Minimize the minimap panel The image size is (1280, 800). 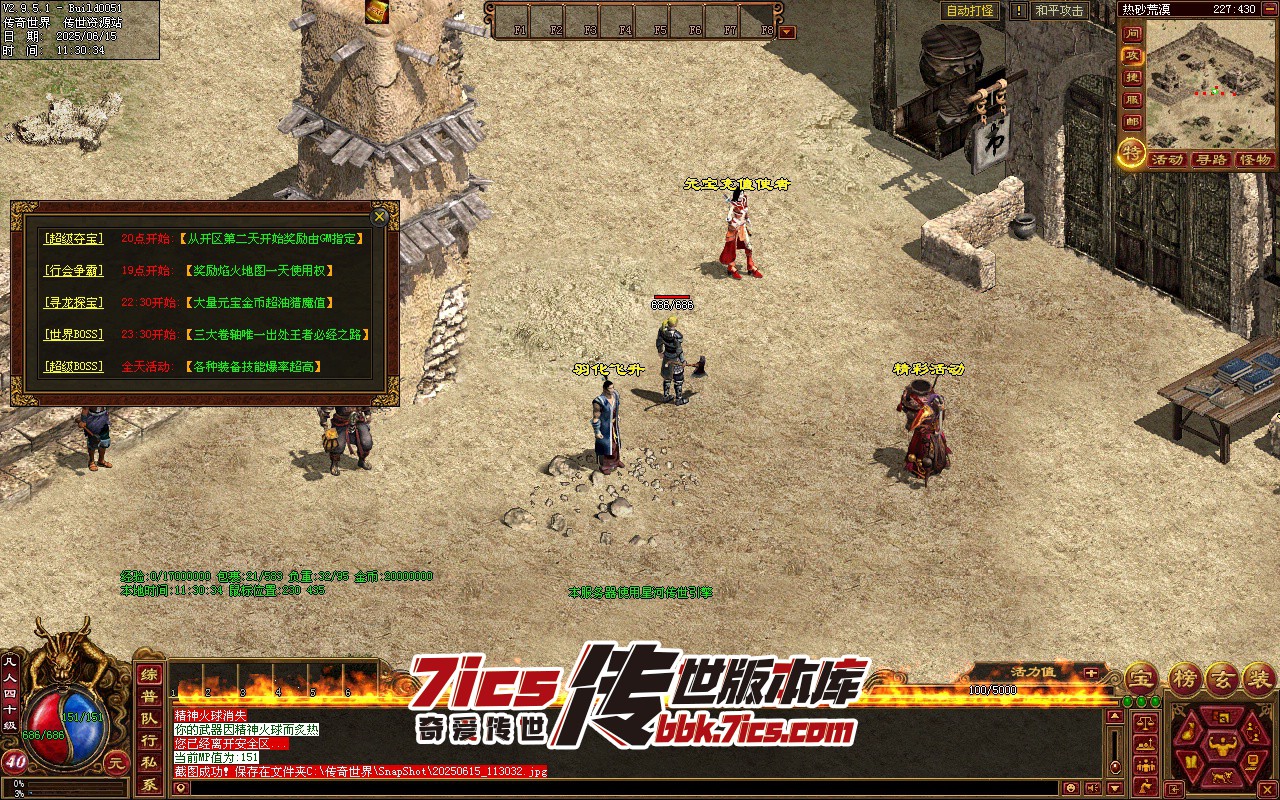click(1268, 9)
